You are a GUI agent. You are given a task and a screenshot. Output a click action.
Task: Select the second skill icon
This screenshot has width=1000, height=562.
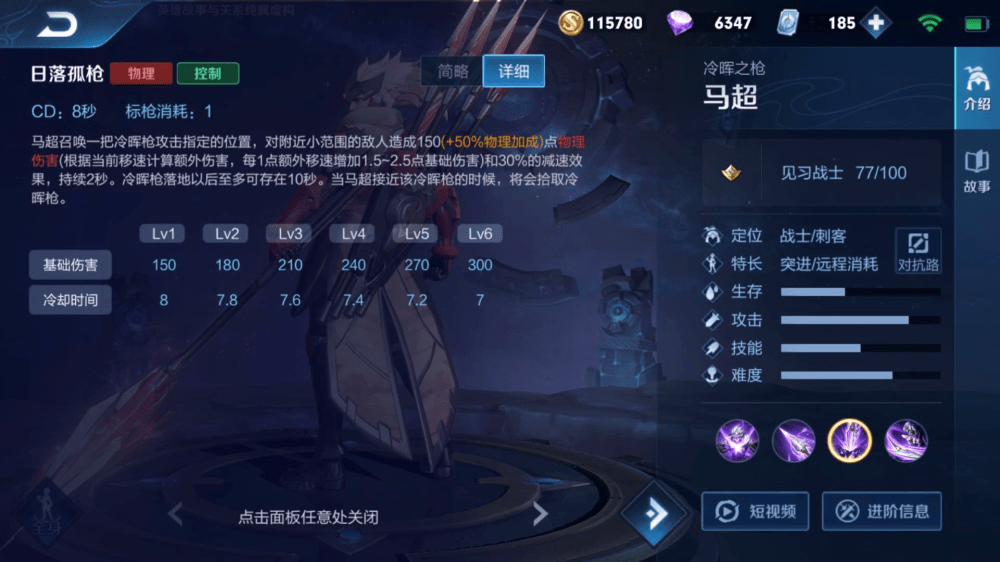794,440
